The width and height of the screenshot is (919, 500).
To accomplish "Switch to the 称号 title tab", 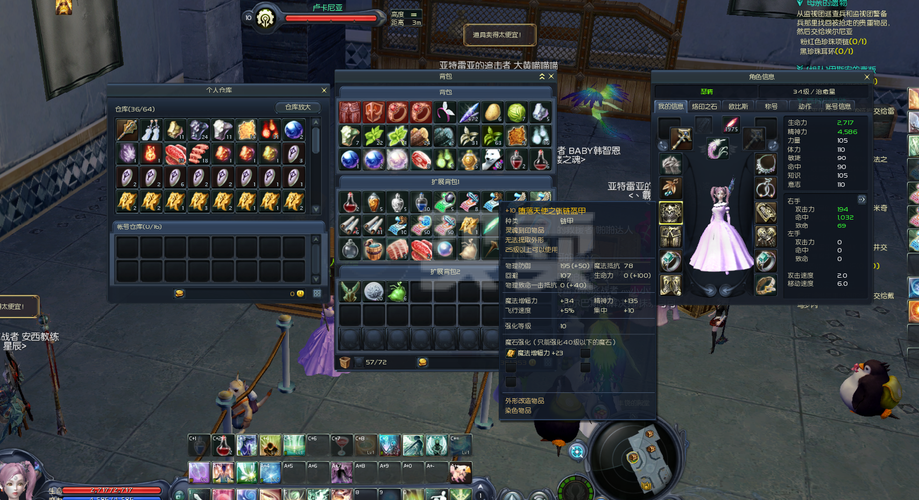I will tap(771, 106).
